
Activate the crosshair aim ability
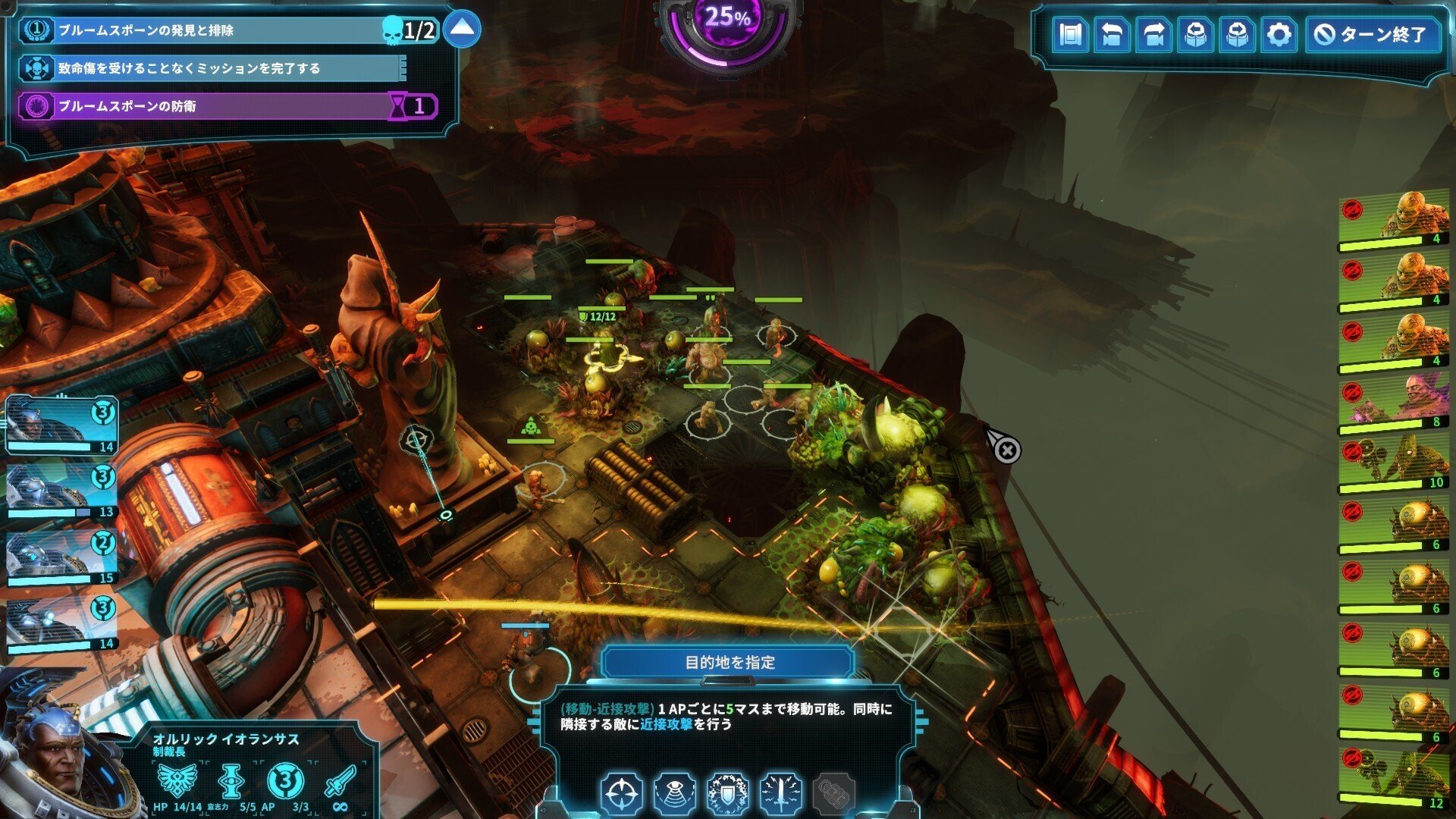point(622,794)
